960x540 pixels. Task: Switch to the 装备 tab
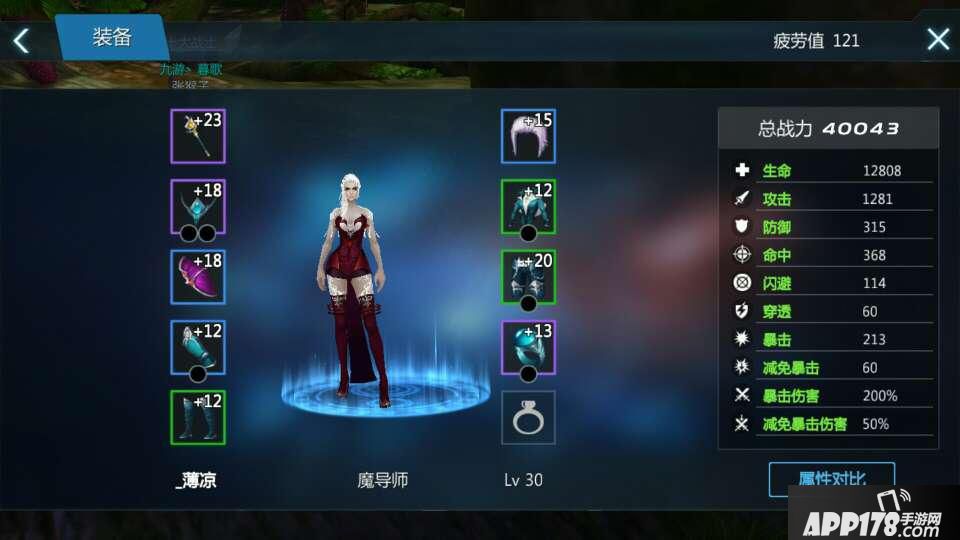[113, 38]
